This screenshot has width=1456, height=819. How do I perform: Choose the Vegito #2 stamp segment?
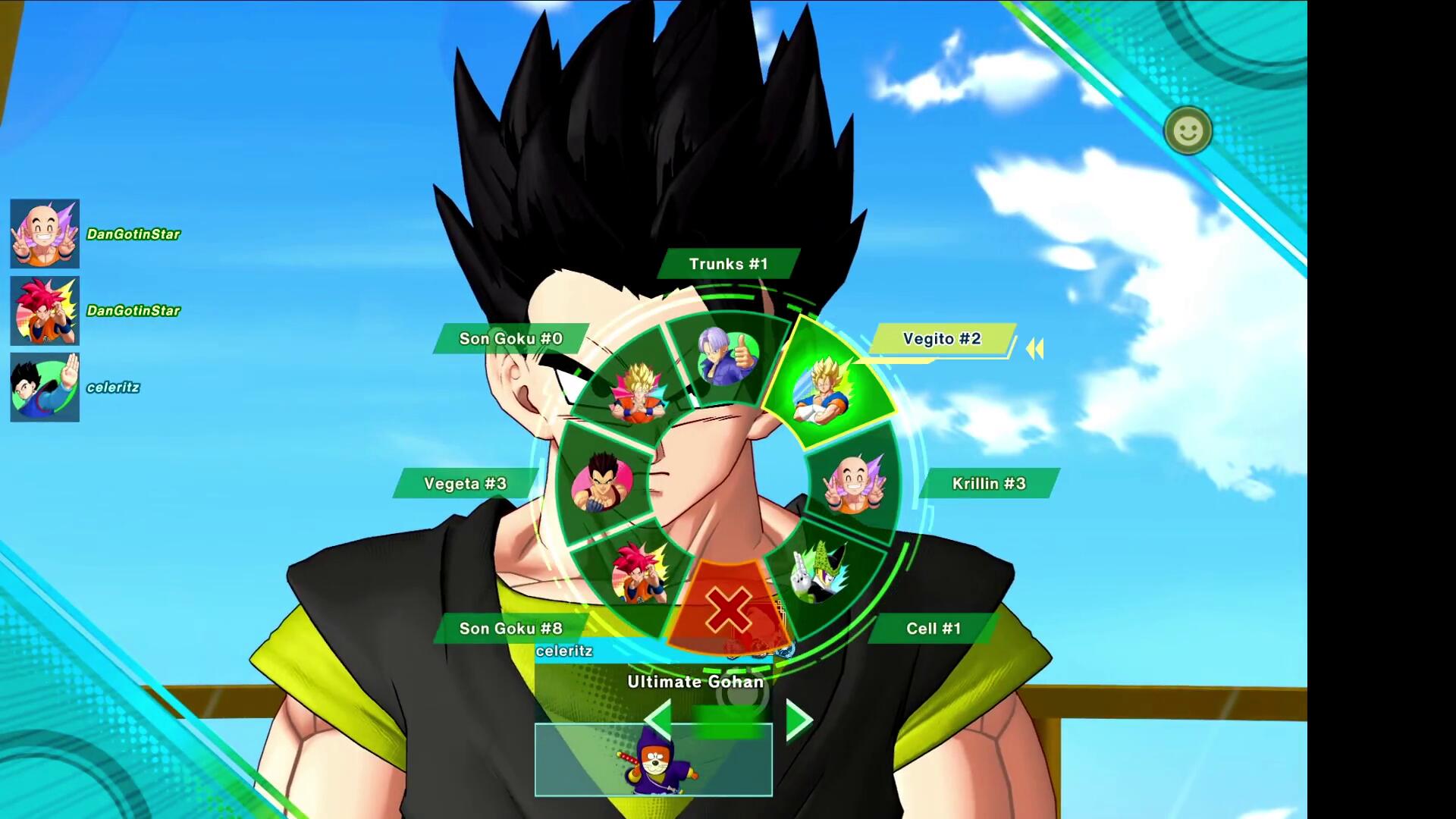824,388
